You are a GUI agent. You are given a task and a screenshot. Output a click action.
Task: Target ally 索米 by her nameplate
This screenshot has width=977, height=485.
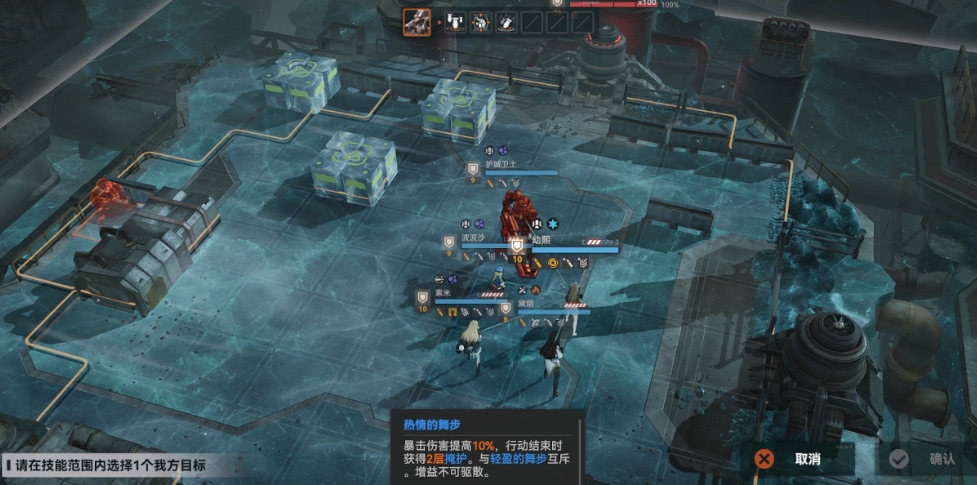pyautogui.click(x=441, y=292)
